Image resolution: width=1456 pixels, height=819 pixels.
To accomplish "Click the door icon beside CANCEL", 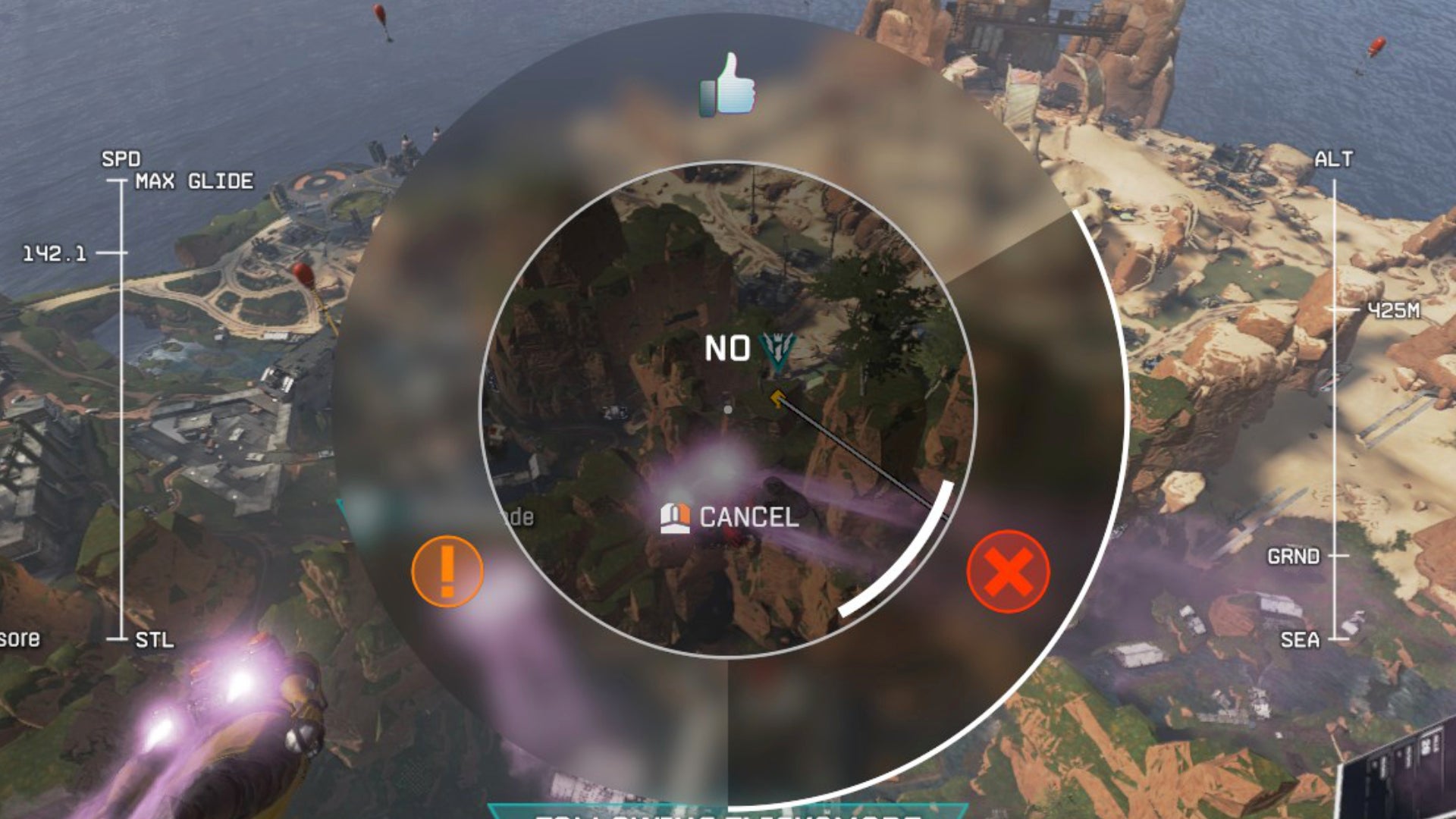I will (x=677, y=519).
